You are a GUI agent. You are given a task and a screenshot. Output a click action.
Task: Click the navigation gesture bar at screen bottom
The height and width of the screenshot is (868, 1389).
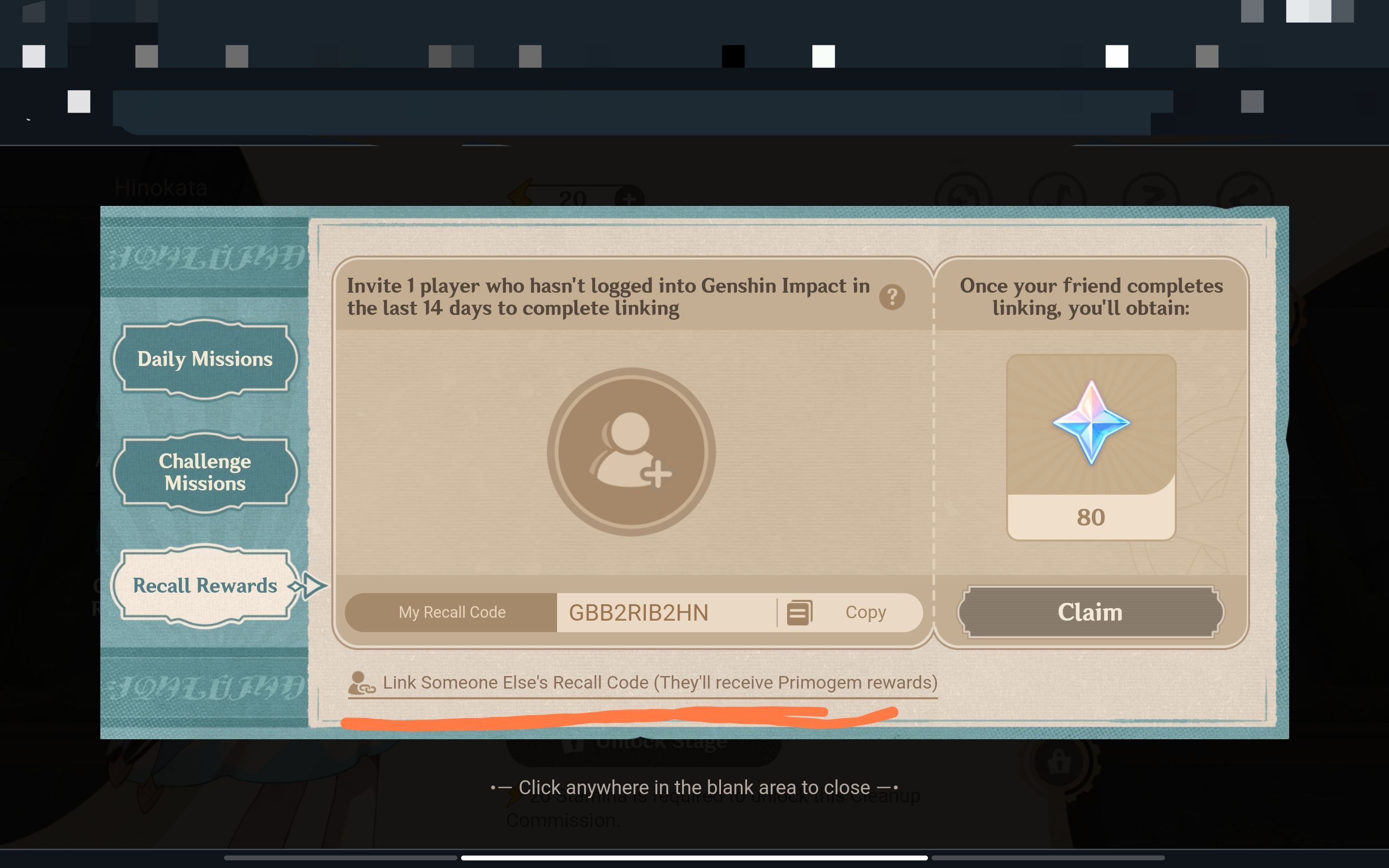click(x=694, y=859)
